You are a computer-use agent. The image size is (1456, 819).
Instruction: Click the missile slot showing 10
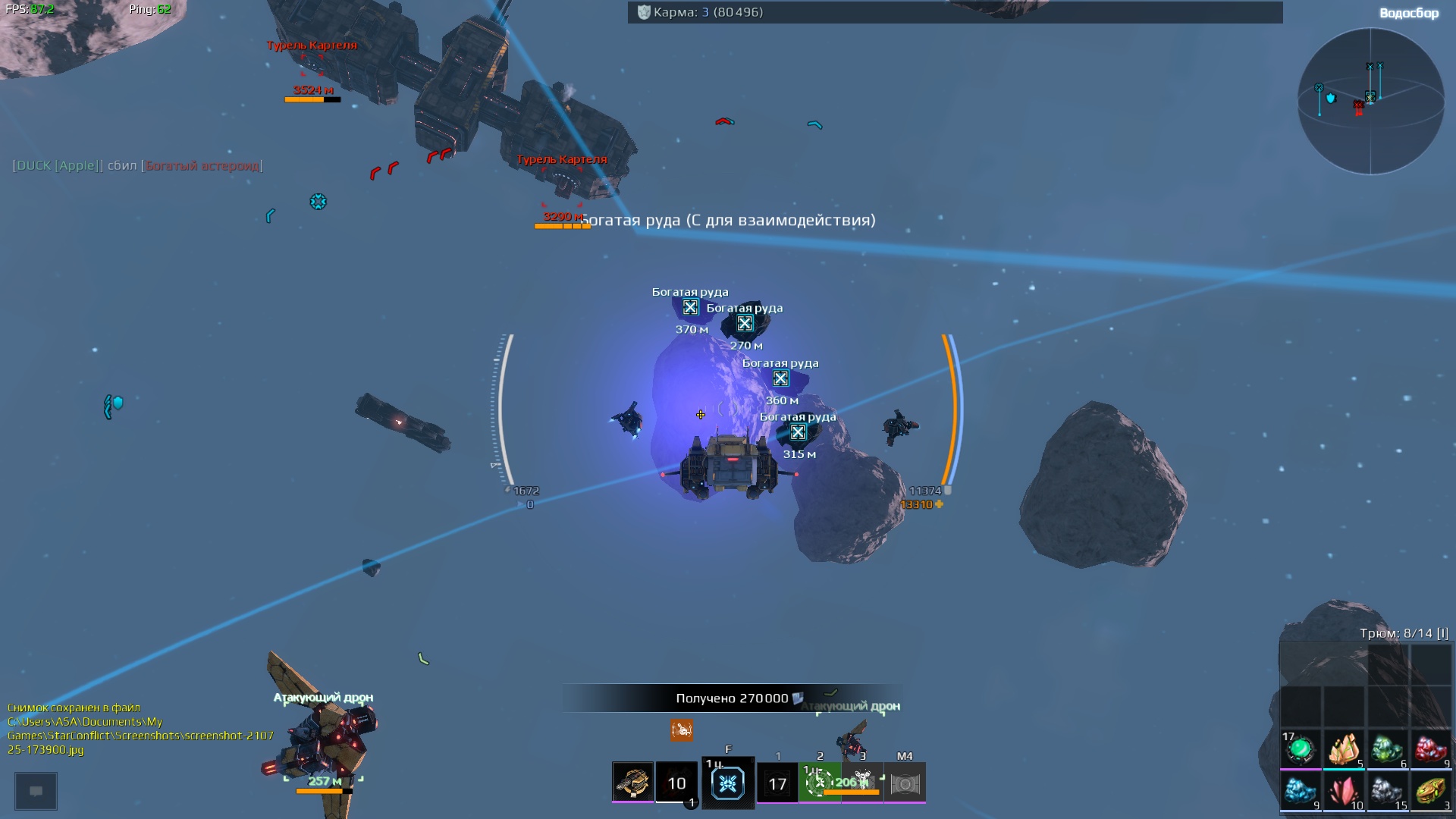pos(676,783)
